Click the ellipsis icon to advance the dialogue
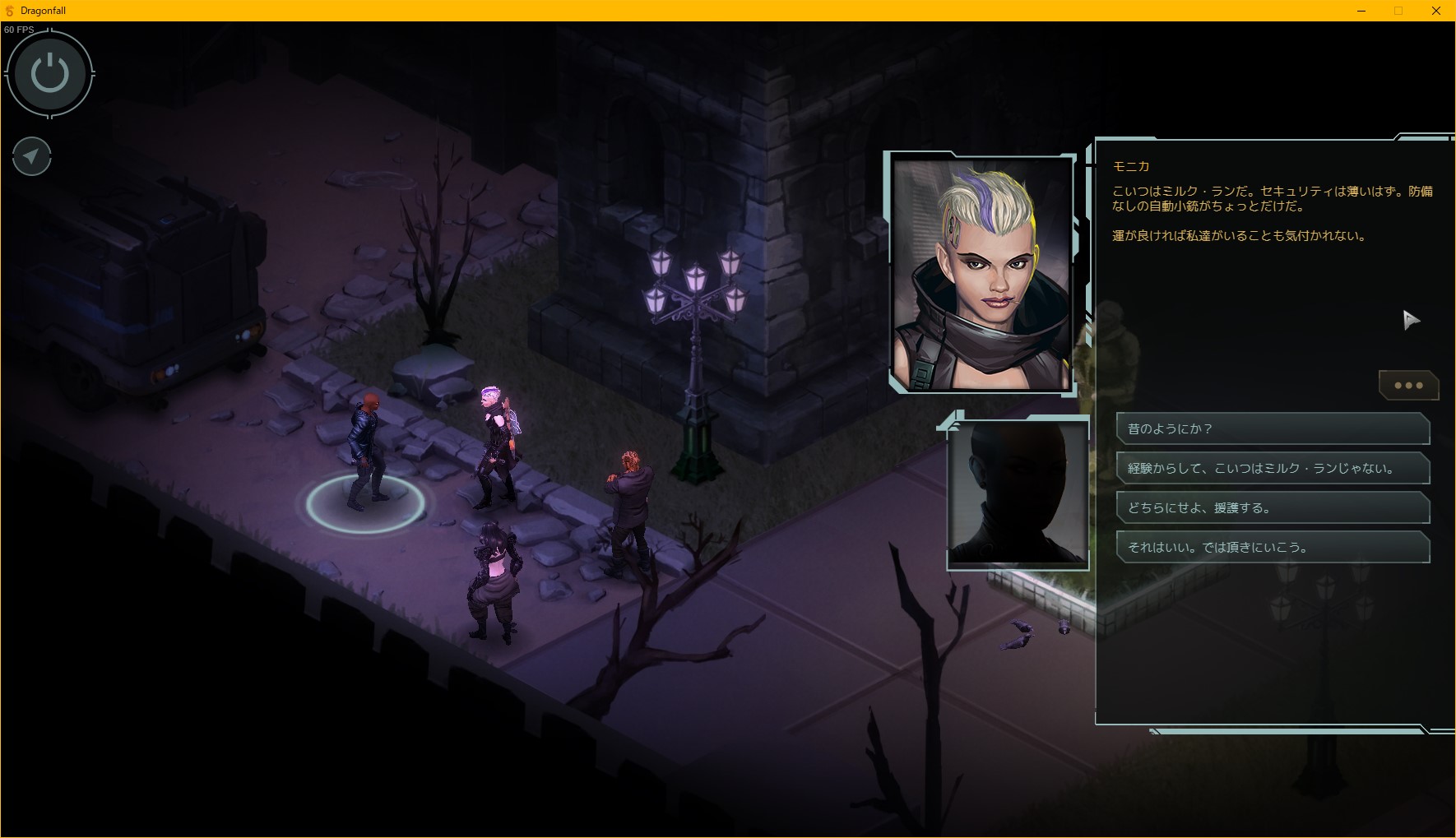 coord(1408,385)
